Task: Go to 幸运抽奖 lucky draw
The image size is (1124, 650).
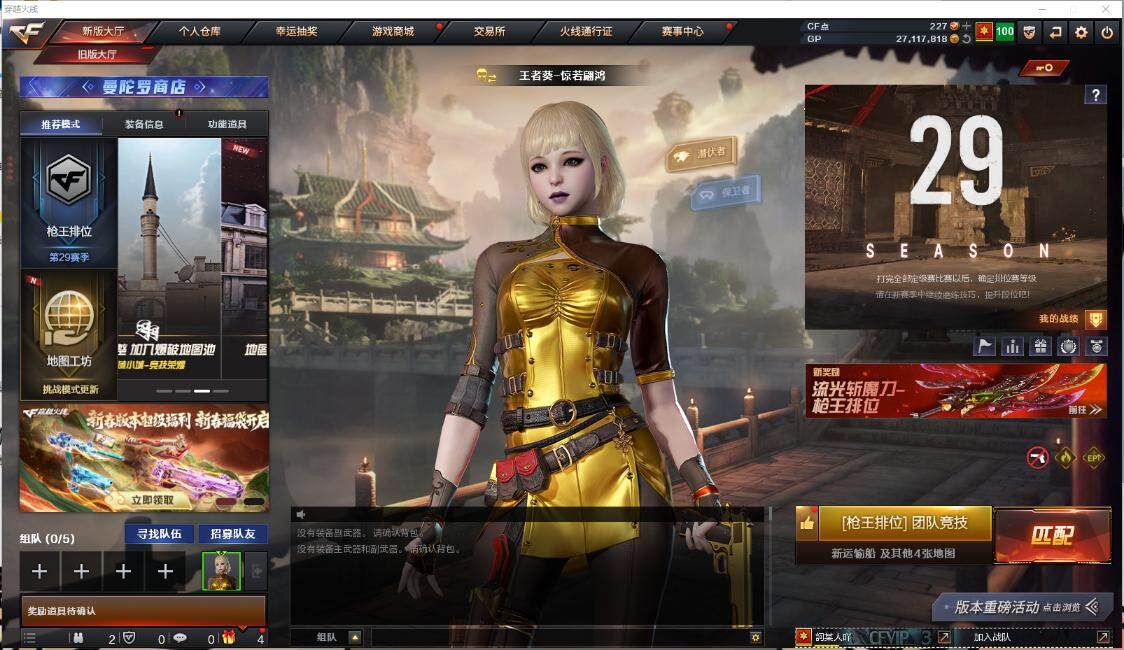Action: coord(296,31)
